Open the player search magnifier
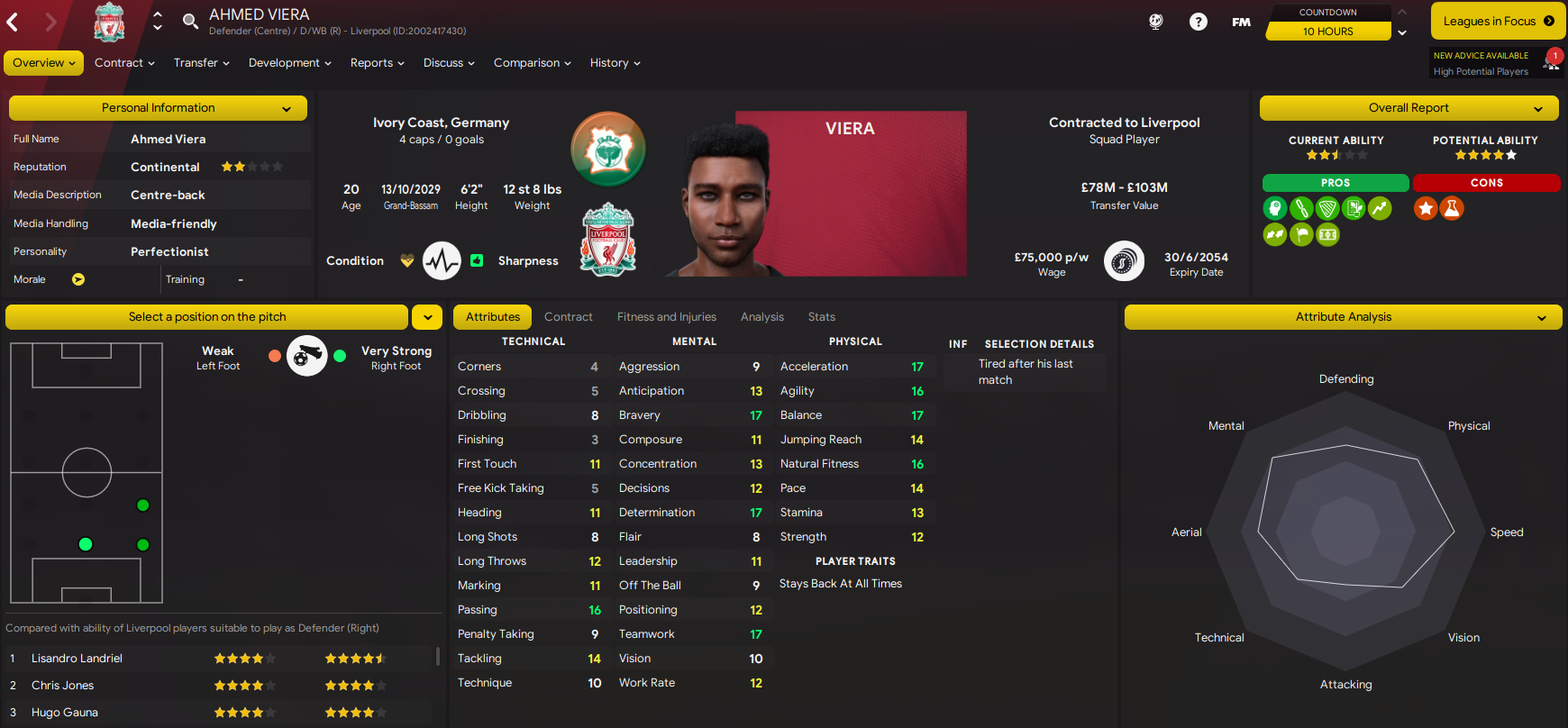Viewport: 1568px width, 728px height. 190,22
